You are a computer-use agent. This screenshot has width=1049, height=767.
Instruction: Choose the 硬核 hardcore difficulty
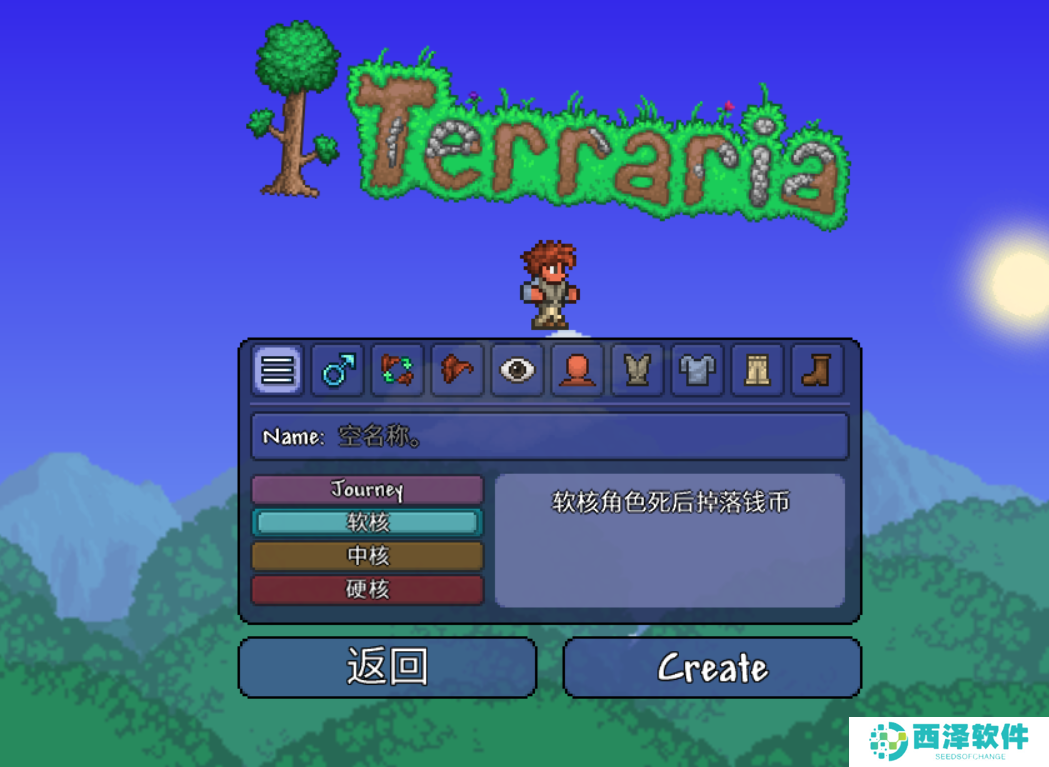pyautogui.click(x=367, y=589)
